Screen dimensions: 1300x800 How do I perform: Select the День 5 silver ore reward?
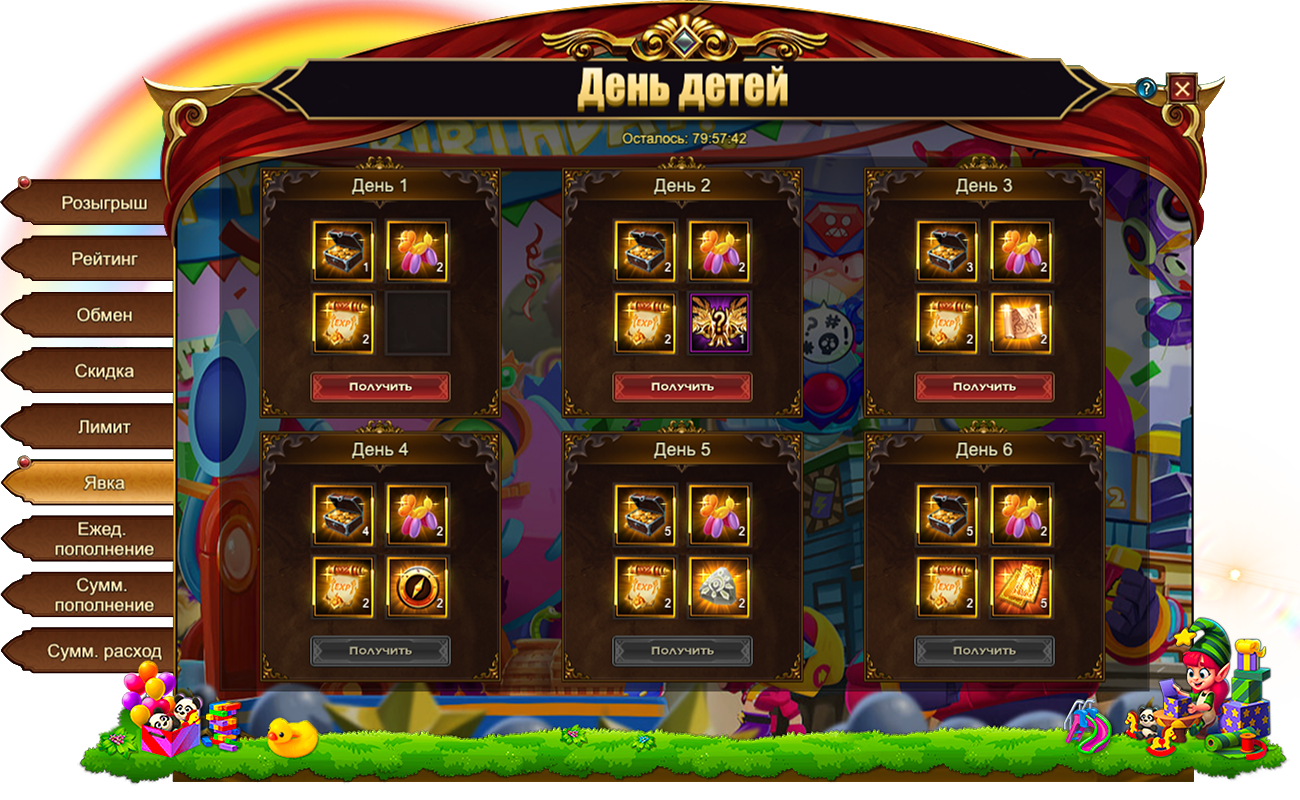click(x=719, y=587)
